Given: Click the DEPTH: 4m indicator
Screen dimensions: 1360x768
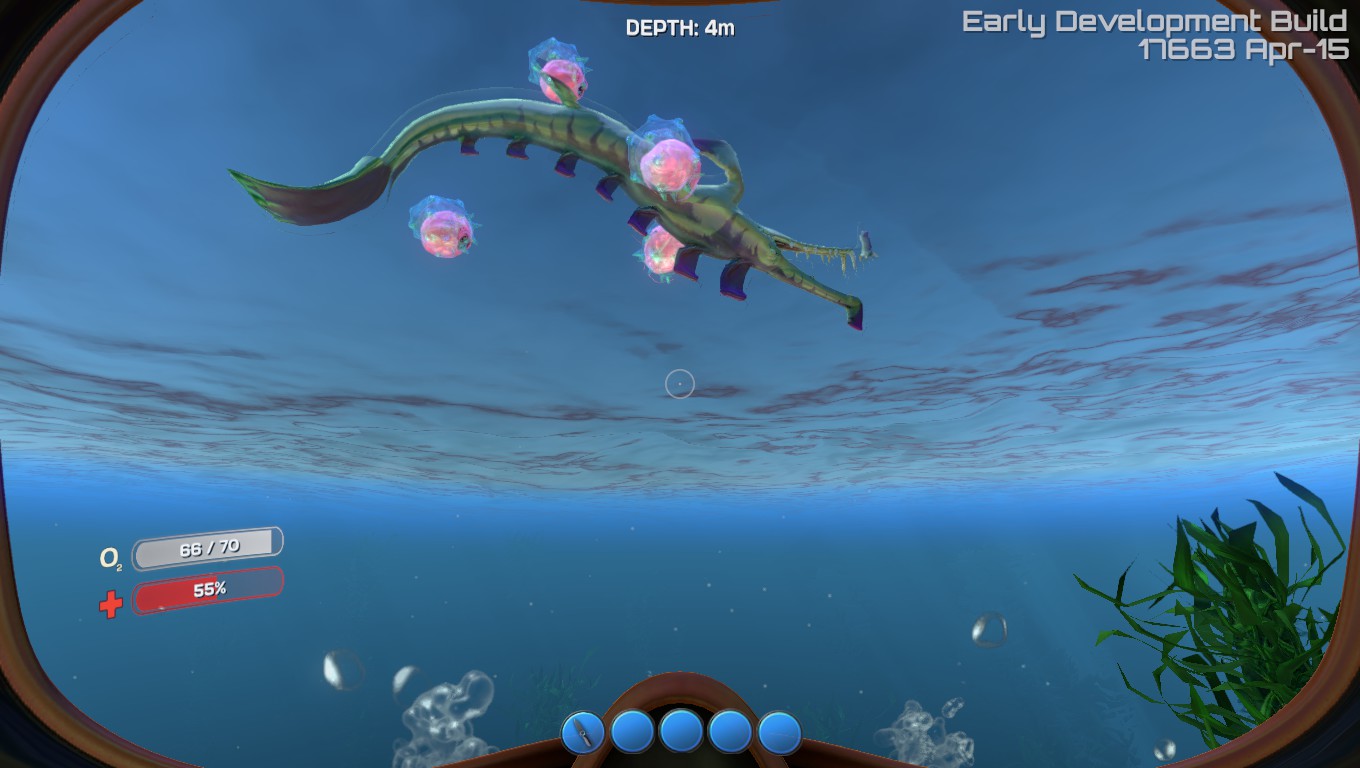Looking at the screenshot, I should 679,28.
